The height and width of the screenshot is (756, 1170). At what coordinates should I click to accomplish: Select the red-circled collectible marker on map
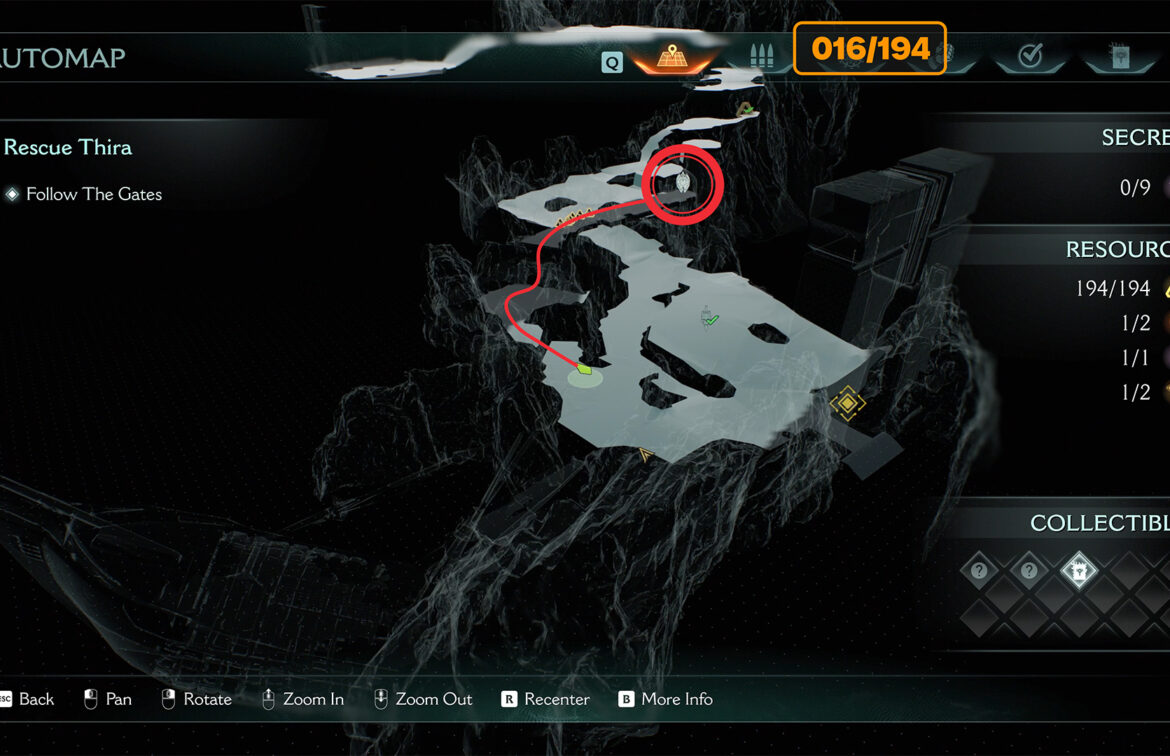point(682,182)
